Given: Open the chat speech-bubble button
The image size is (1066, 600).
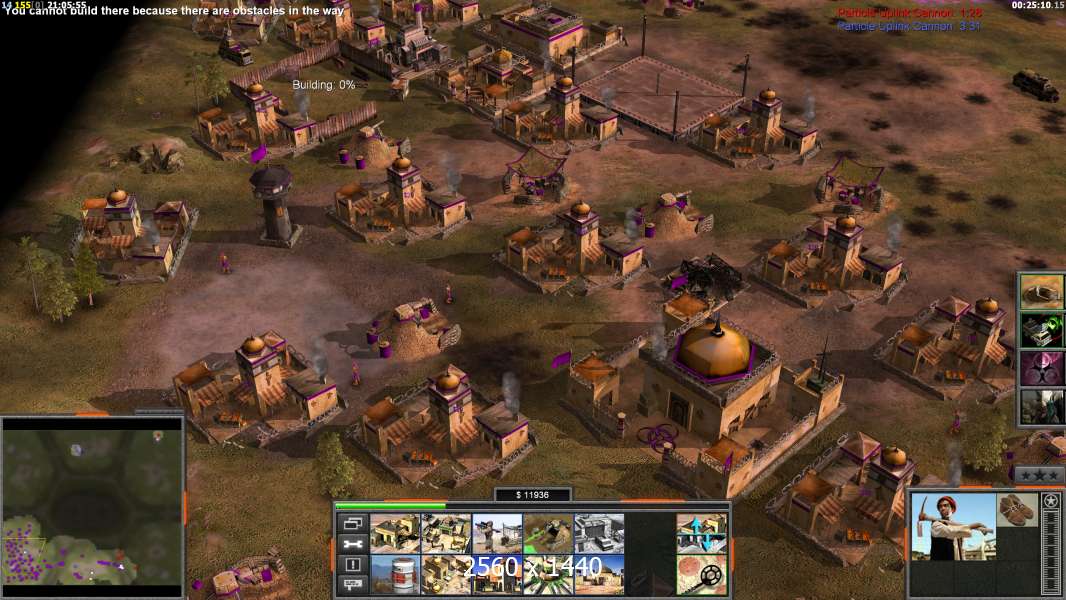Looking at the screenshot, I should coord(351,583).
